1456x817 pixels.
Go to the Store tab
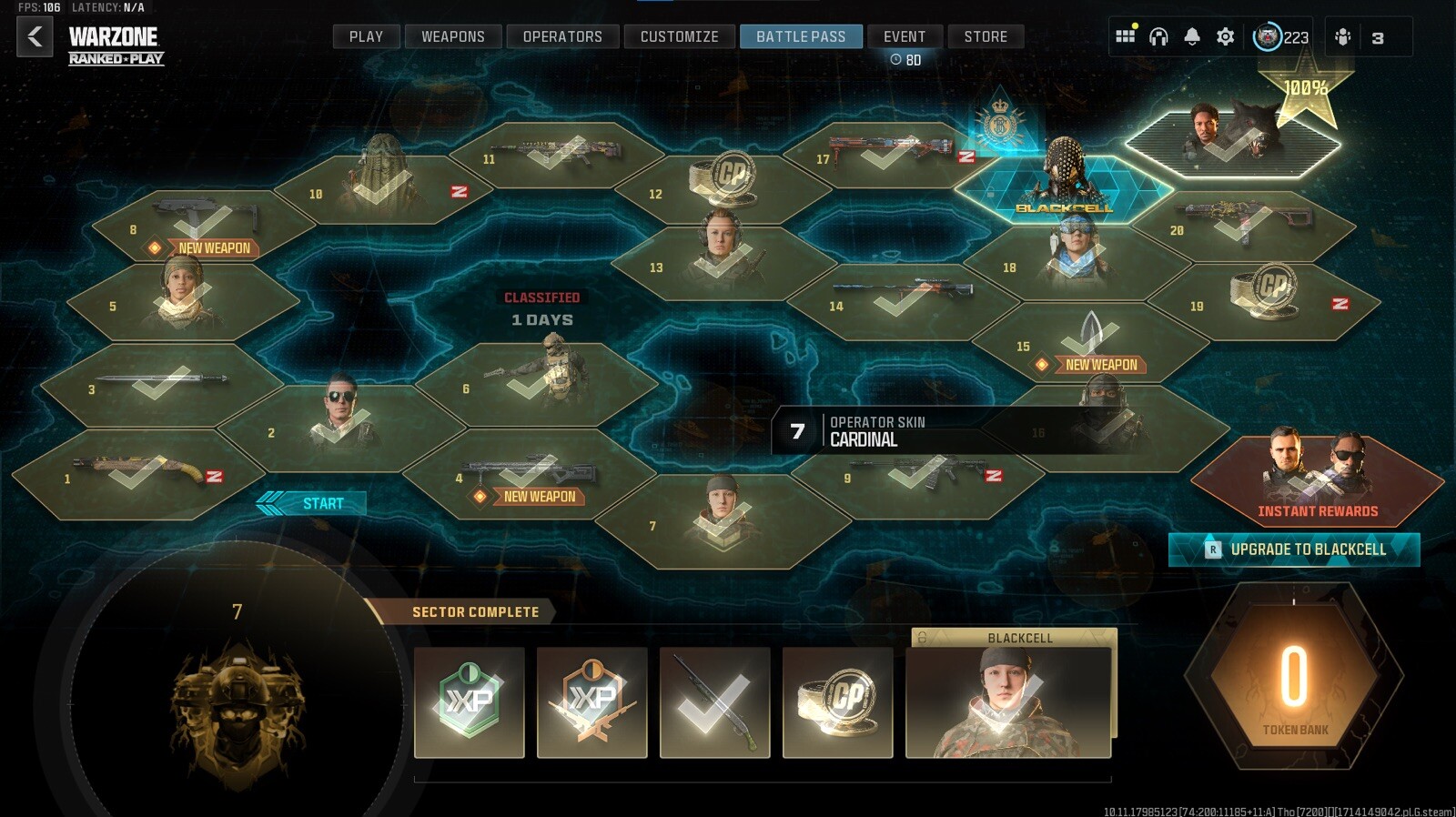(986, 37)
